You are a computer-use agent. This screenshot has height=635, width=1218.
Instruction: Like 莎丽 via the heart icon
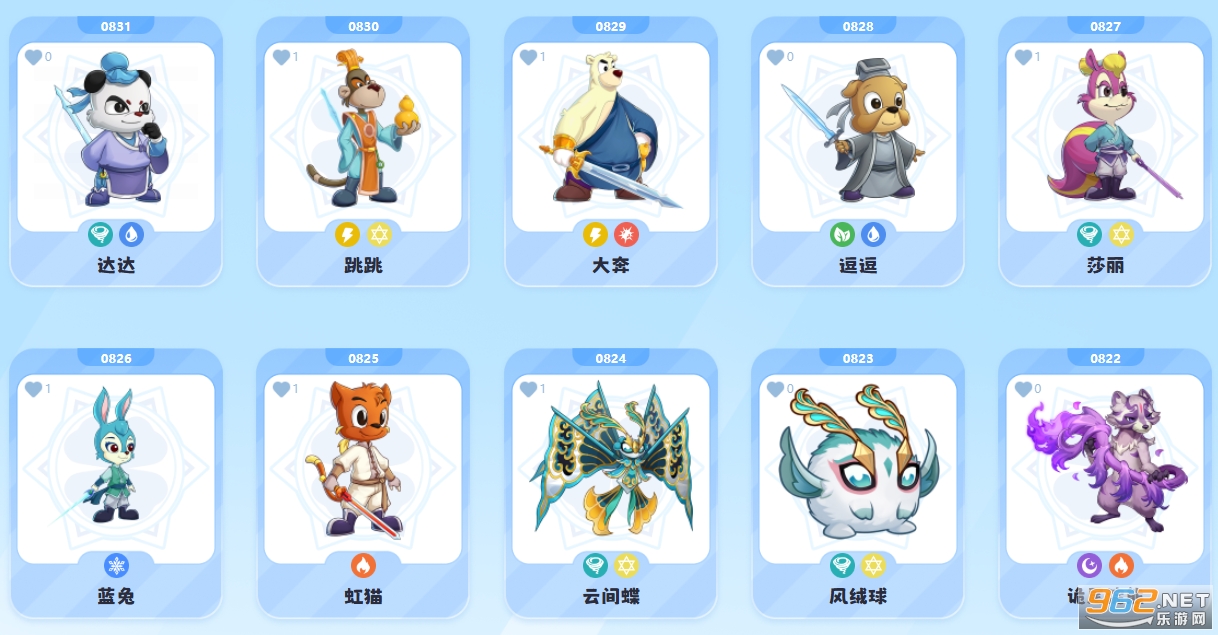tap(1023, 58)
